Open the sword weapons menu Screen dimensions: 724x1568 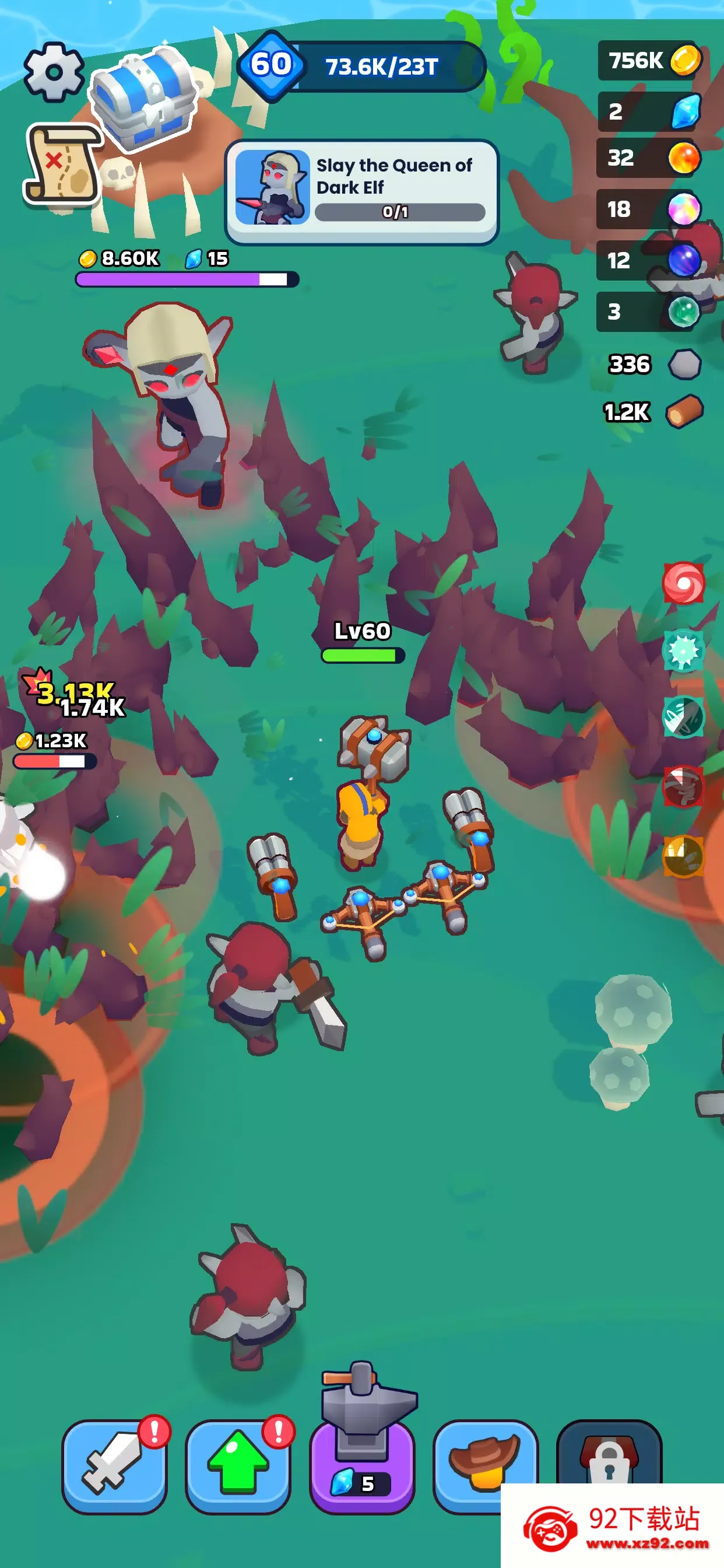[x=114, y=1466]
